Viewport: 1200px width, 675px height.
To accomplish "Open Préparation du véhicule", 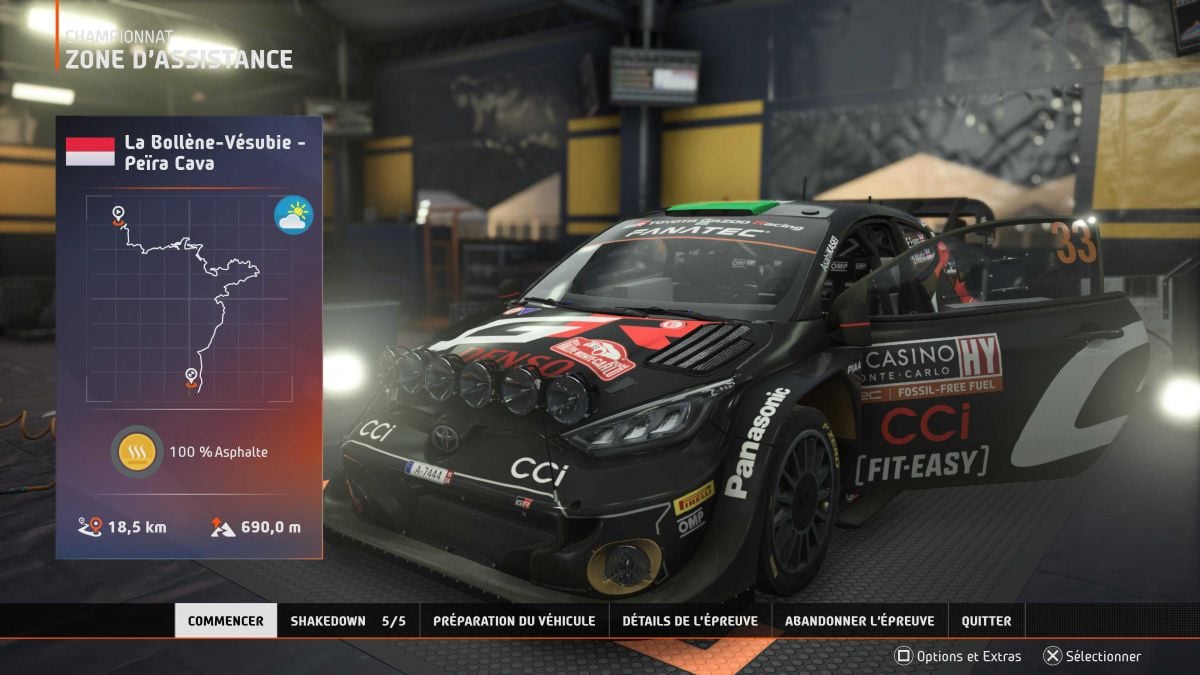I will click(x=514, y=621).
